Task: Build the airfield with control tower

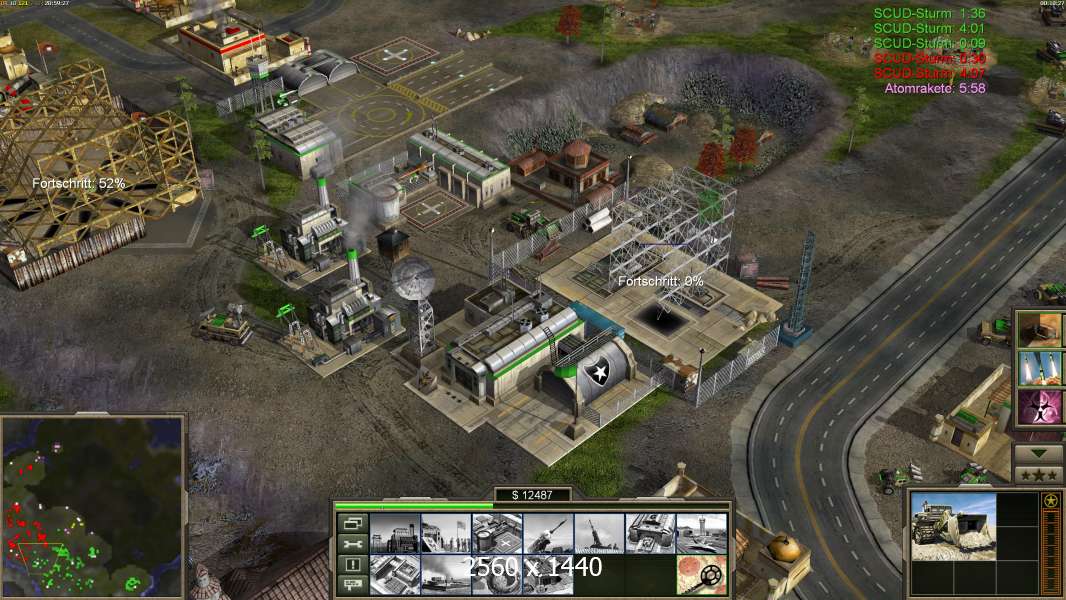Action: pyautogui.click(x=701, y=533)
